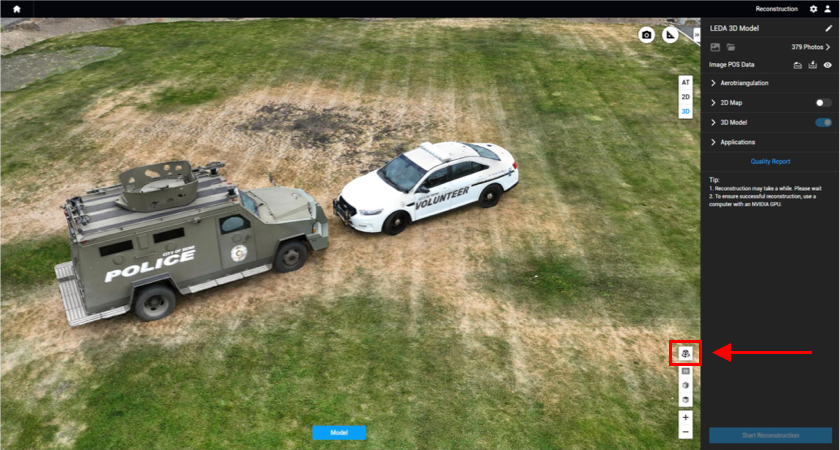Click the Model button below the viewport
The height and width of the screenshot is (450, 840).
point(339,433)
